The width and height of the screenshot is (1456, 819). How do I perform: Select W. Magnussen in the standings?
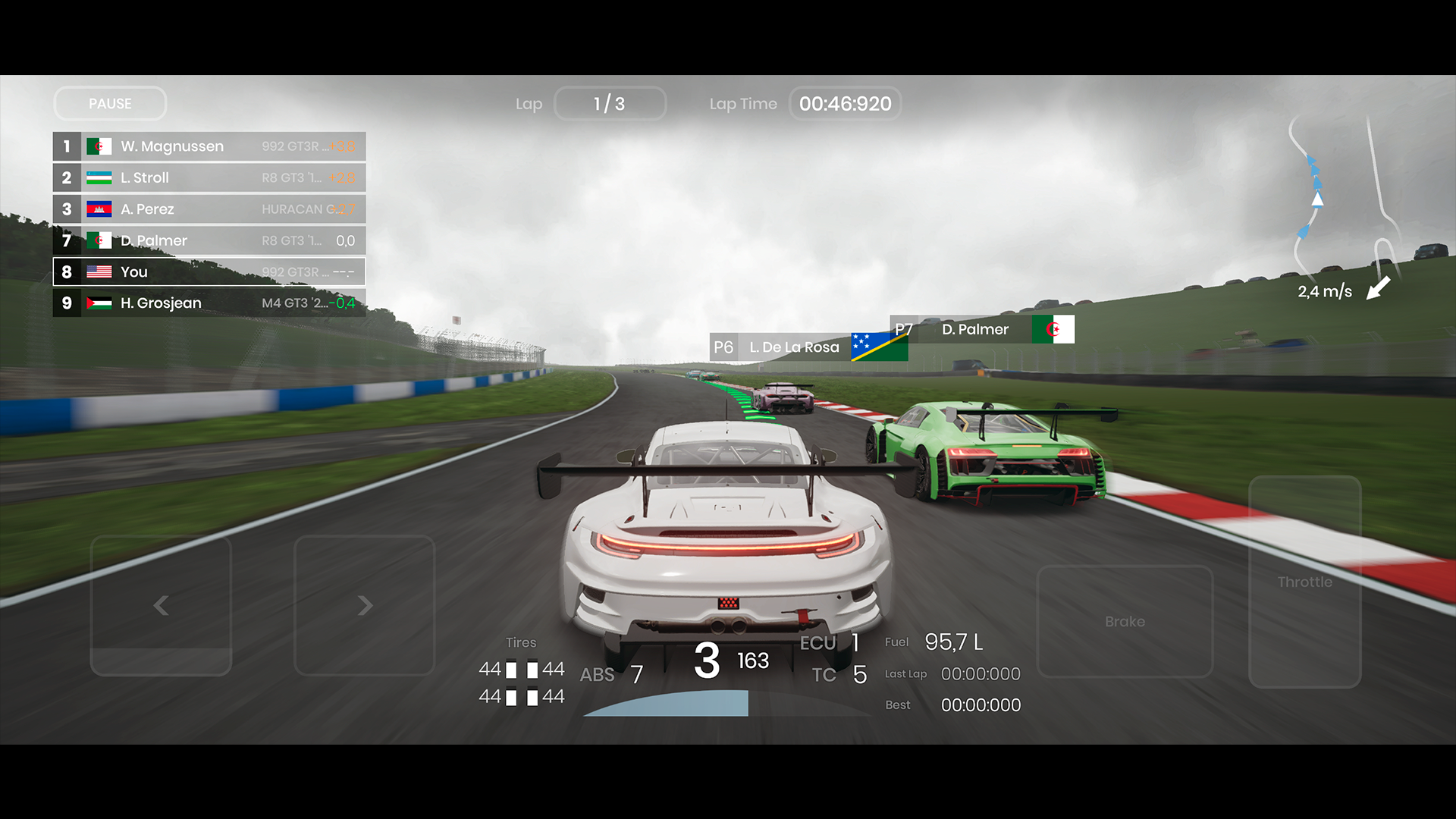coord(209,146)
